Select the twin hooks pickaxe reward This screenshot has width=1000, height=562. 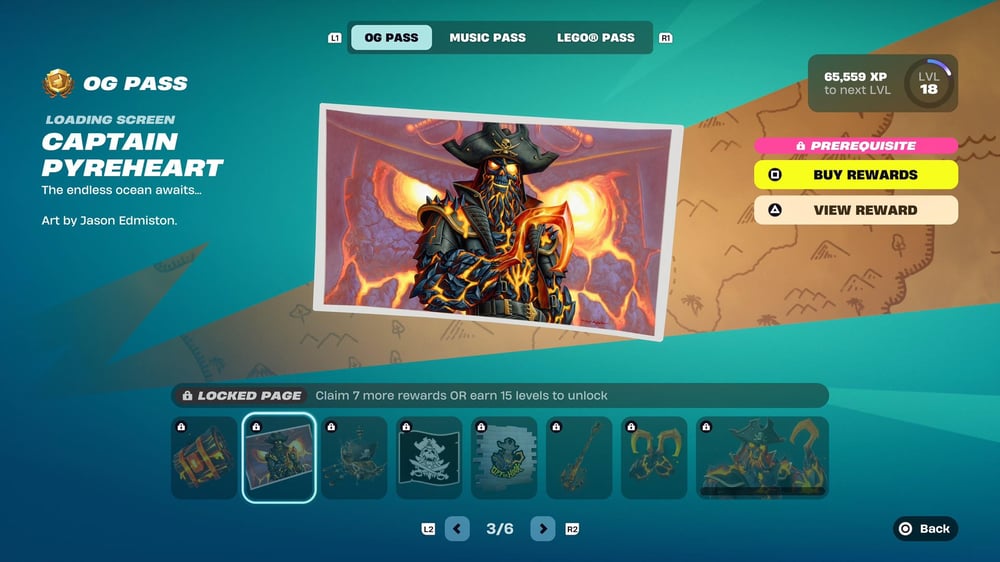654,458
